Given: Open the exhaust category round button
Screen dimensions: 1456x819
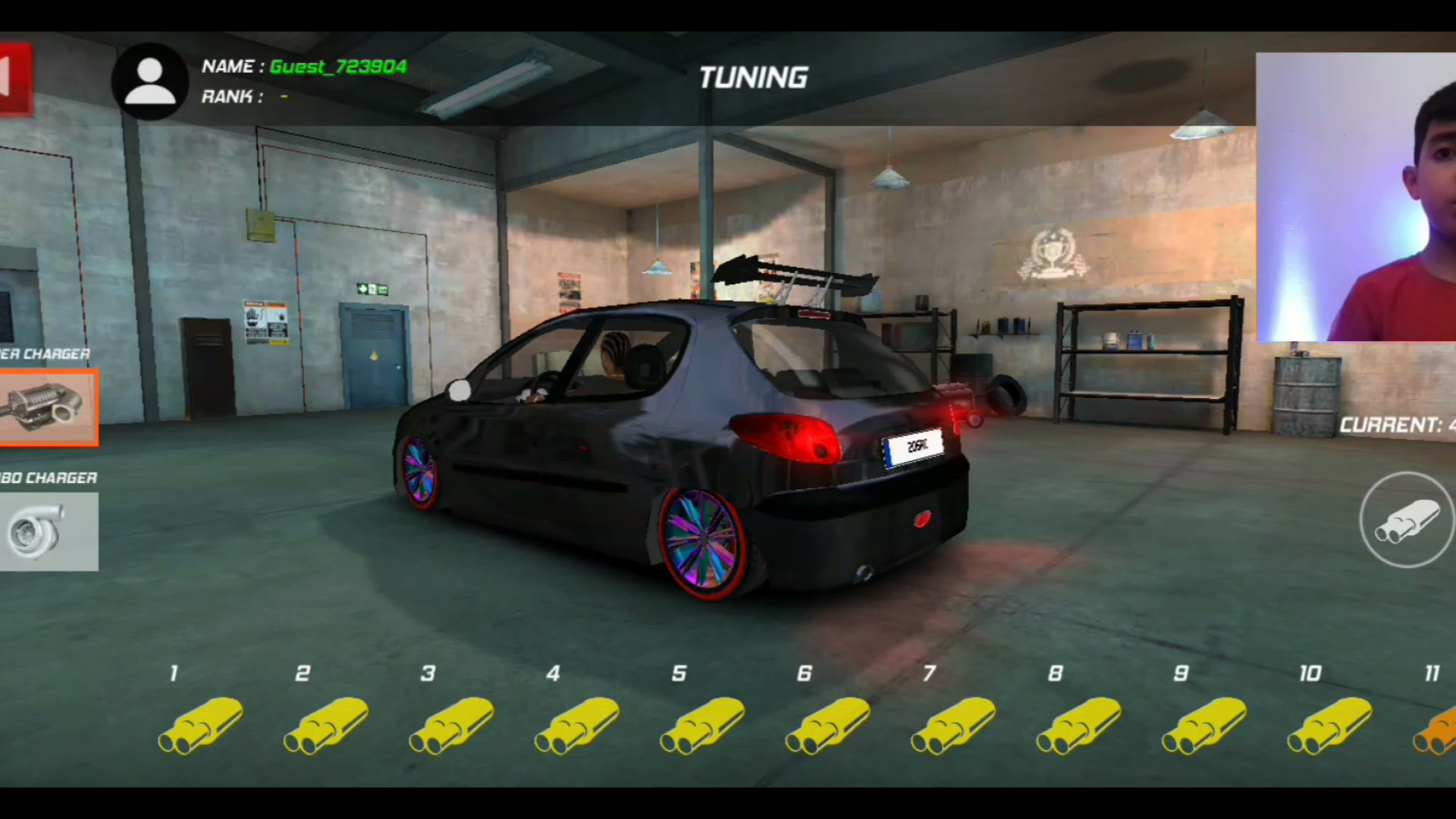Looking at the screenshot, I should coord(1406,520).
